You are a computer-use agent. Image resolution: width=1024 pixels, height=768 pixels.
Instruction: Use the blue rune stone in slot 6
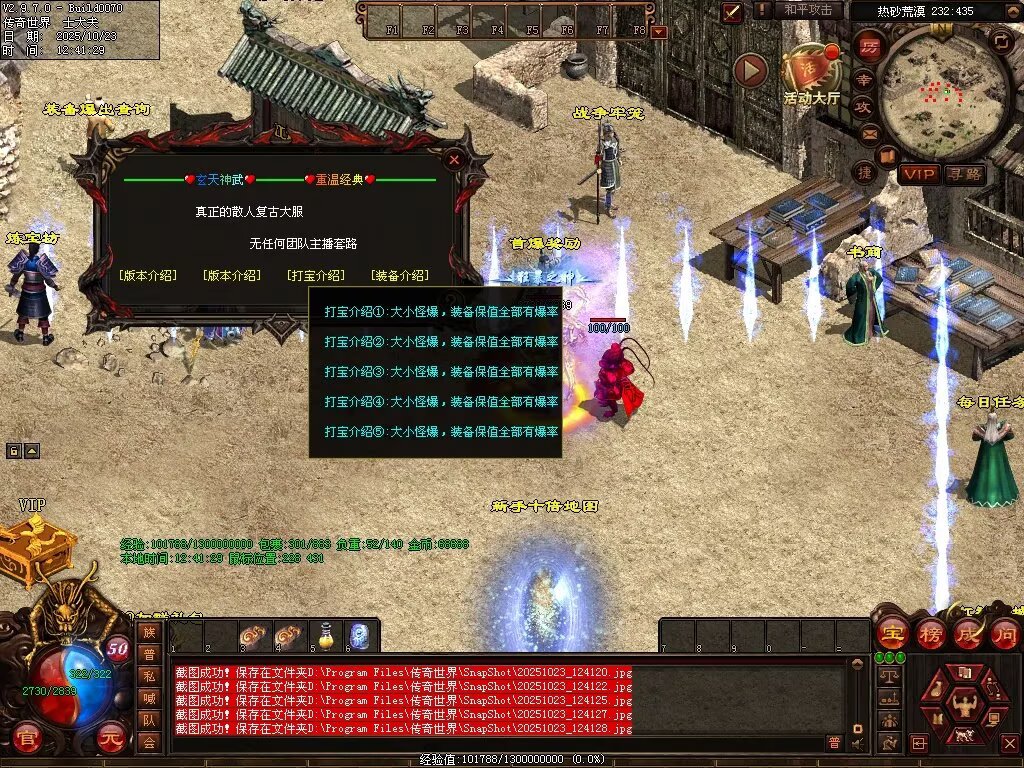click(x=360, y=635)
